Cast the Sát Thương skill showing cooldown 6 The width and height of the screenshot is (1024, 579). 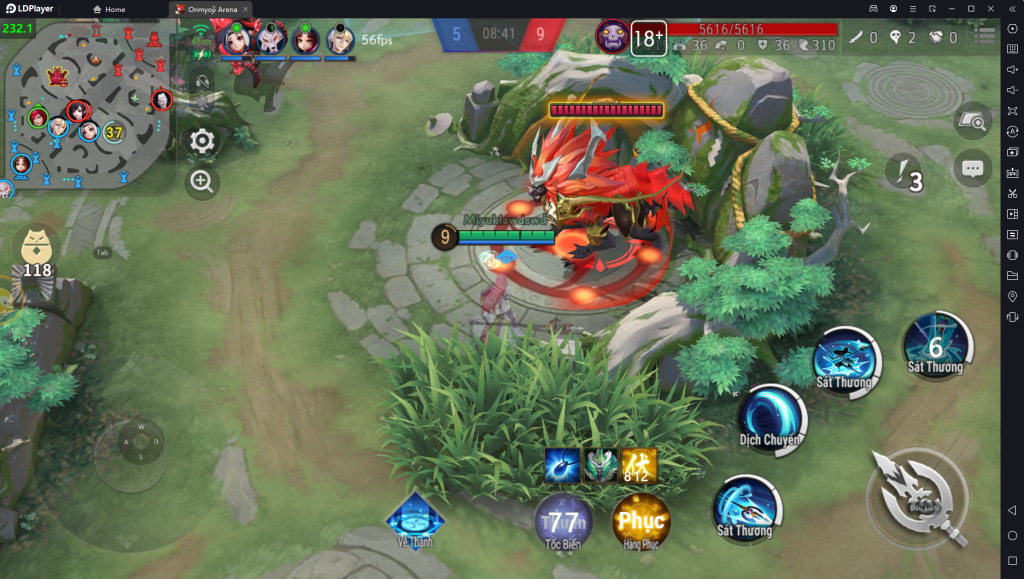936,345
